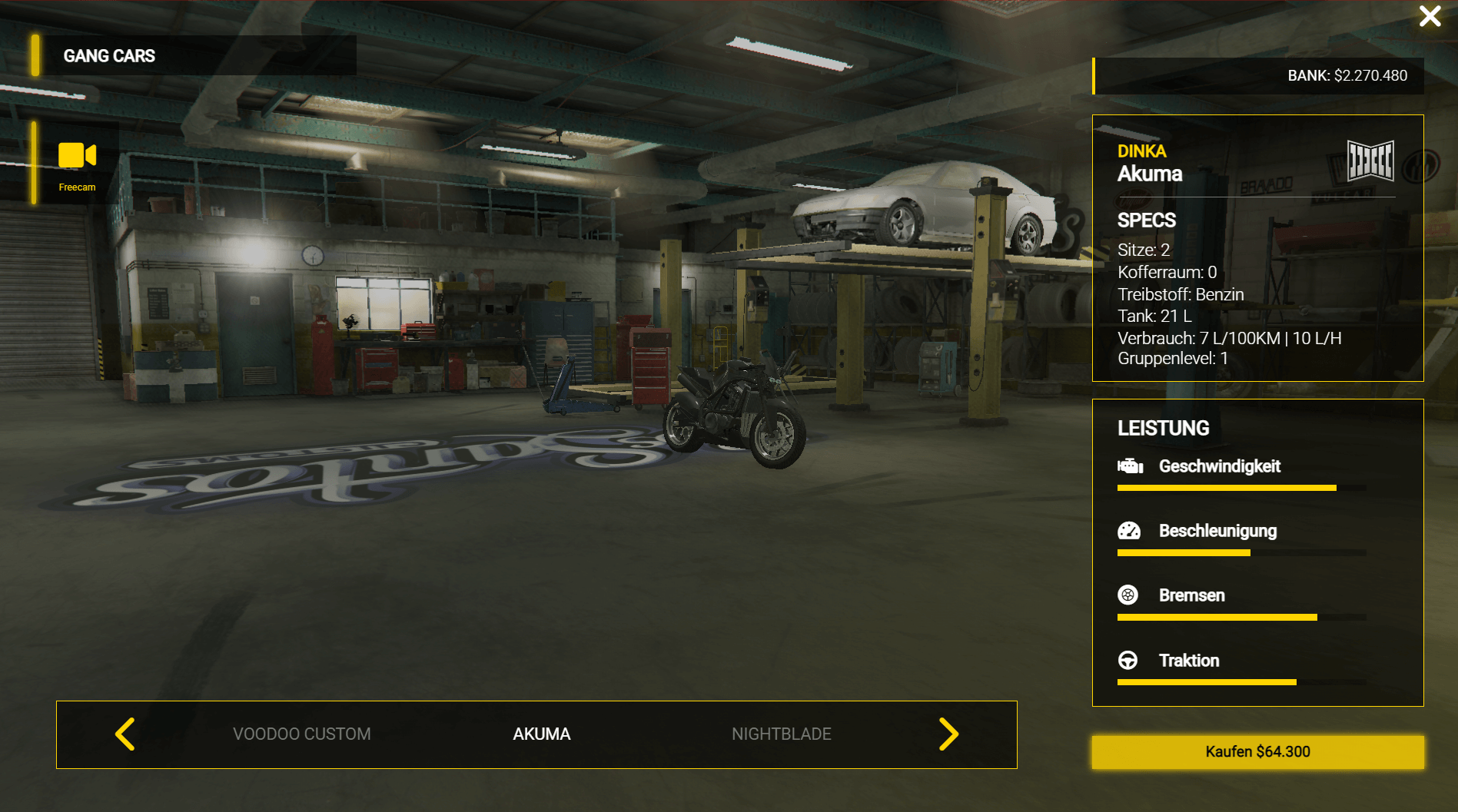Choose the Nightblade from the vehicle list
Screen dimensions: 1458x812
click(781, 734)
